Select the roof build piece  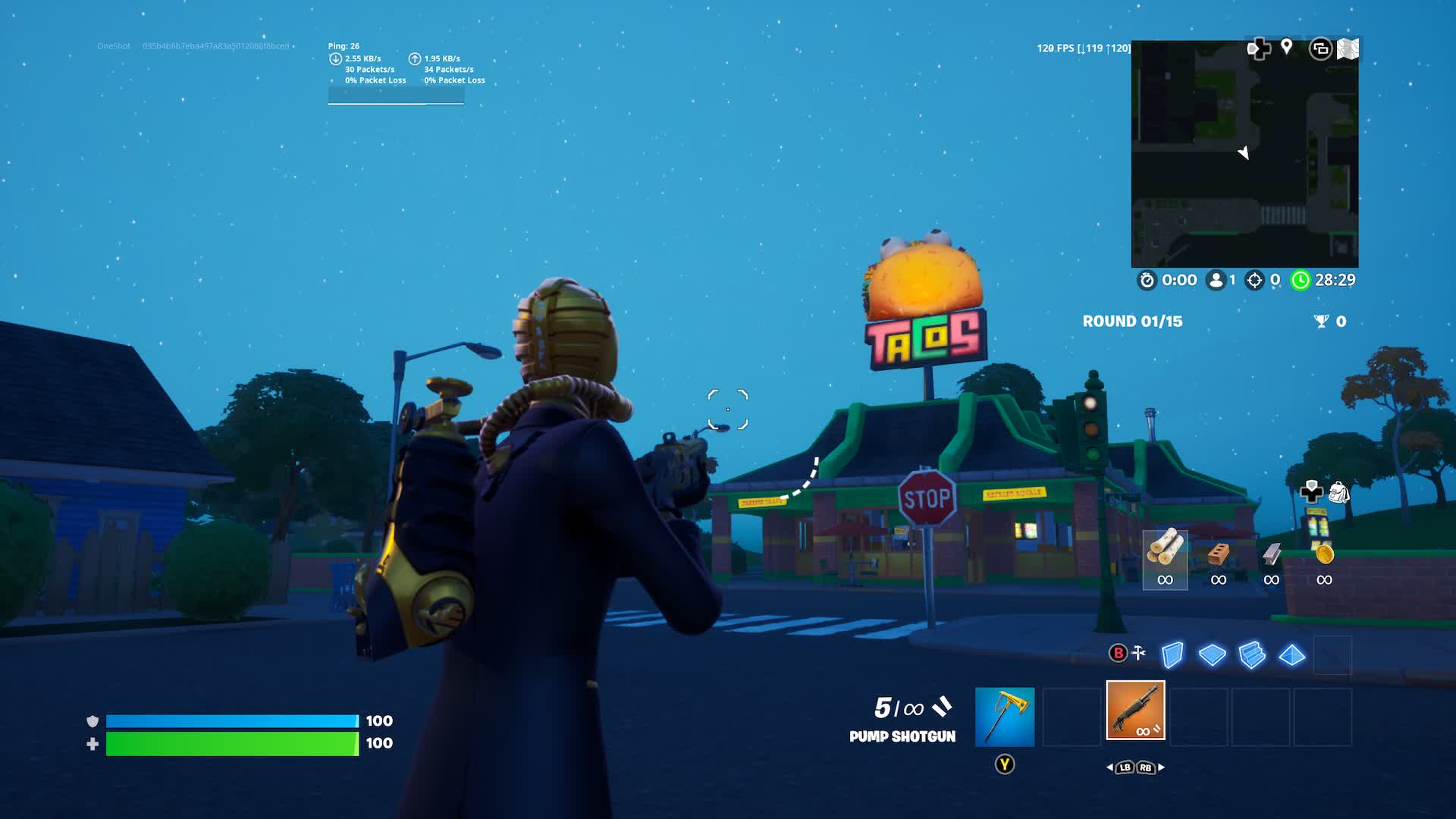[x=1294, y=655]
